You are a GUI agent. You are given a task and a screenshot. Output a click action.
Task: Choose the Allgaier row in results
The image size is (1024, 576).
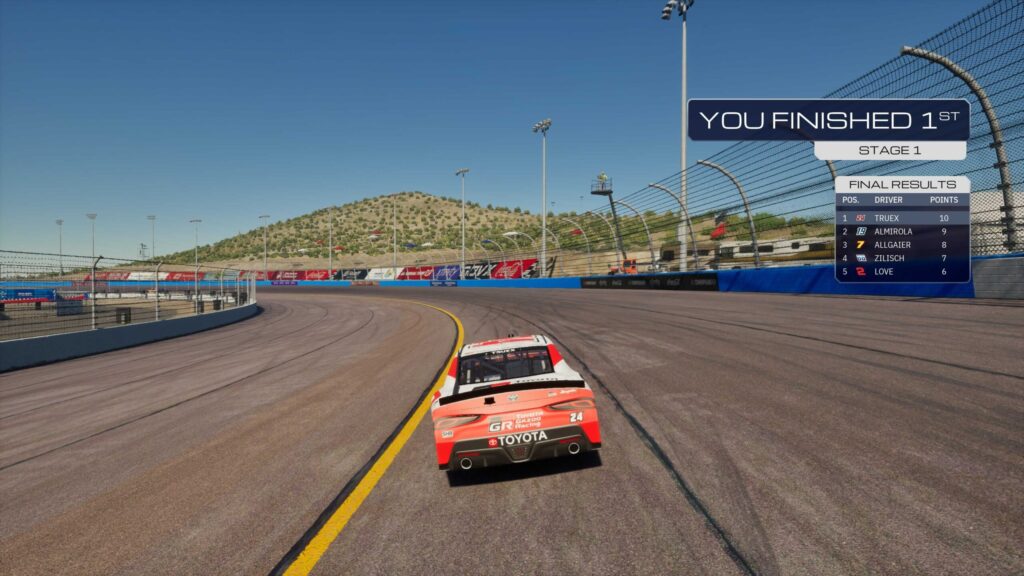901,244
